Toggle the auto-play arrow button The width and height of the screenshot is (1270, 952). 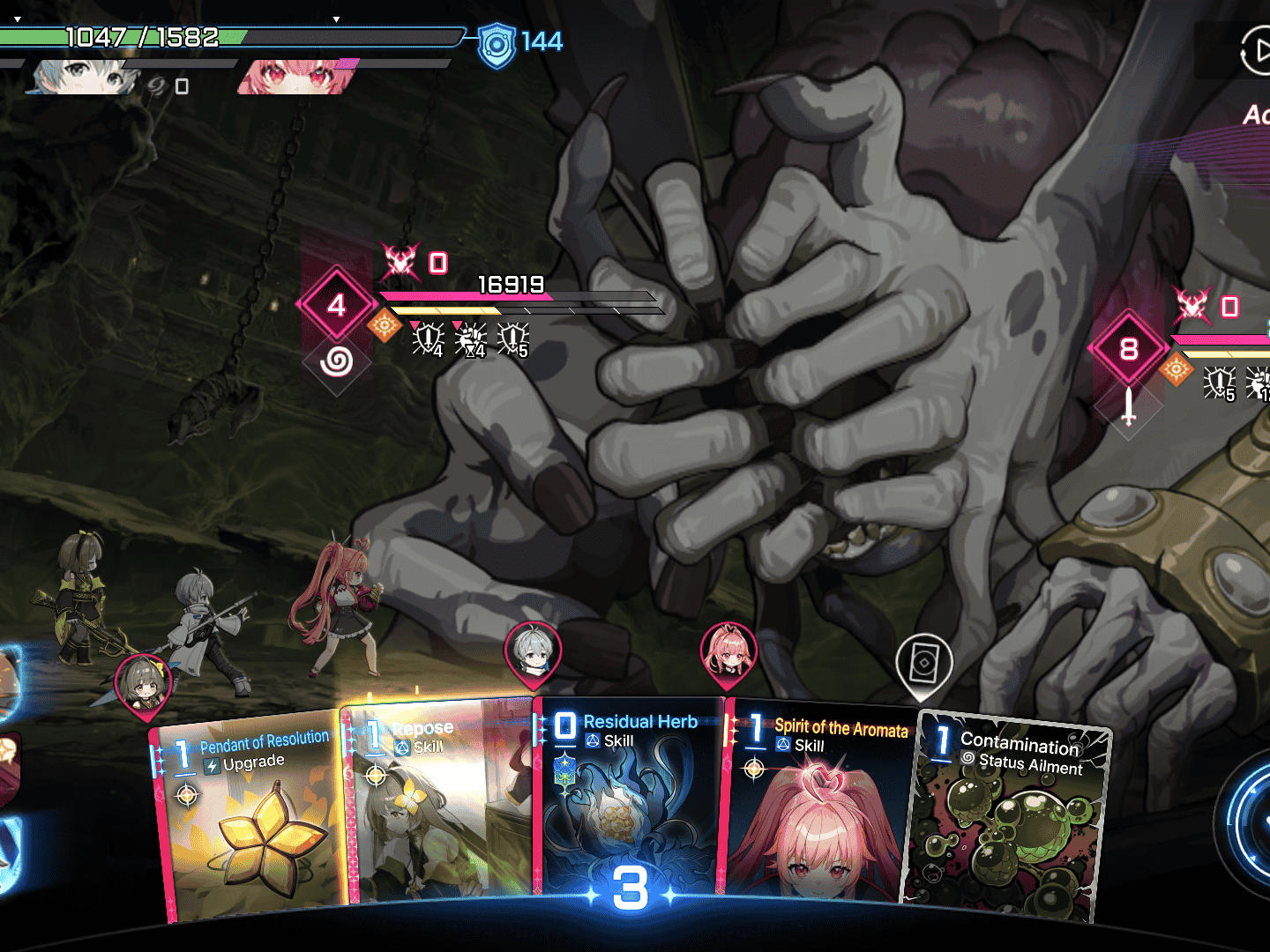pos(1256,51)
